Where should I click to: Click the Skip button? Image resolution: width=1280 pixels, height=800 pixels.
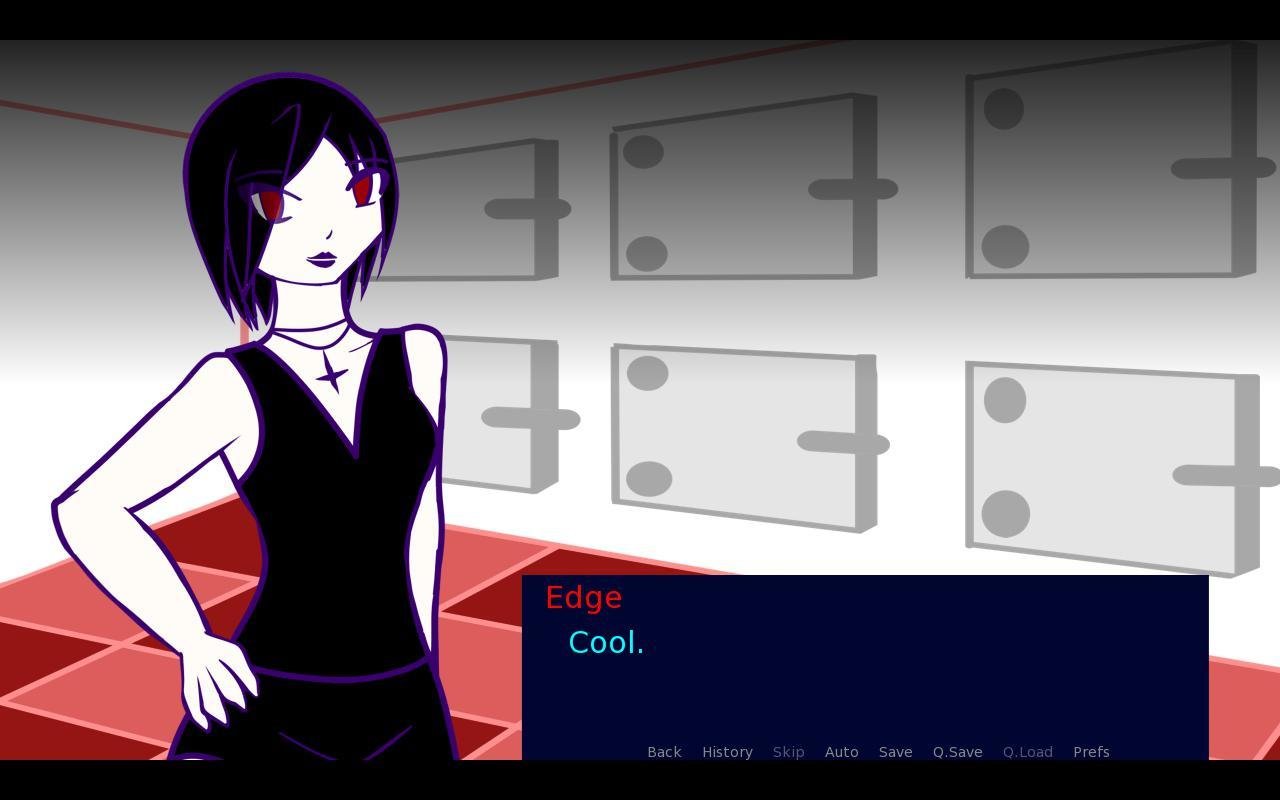coord(788,752)
